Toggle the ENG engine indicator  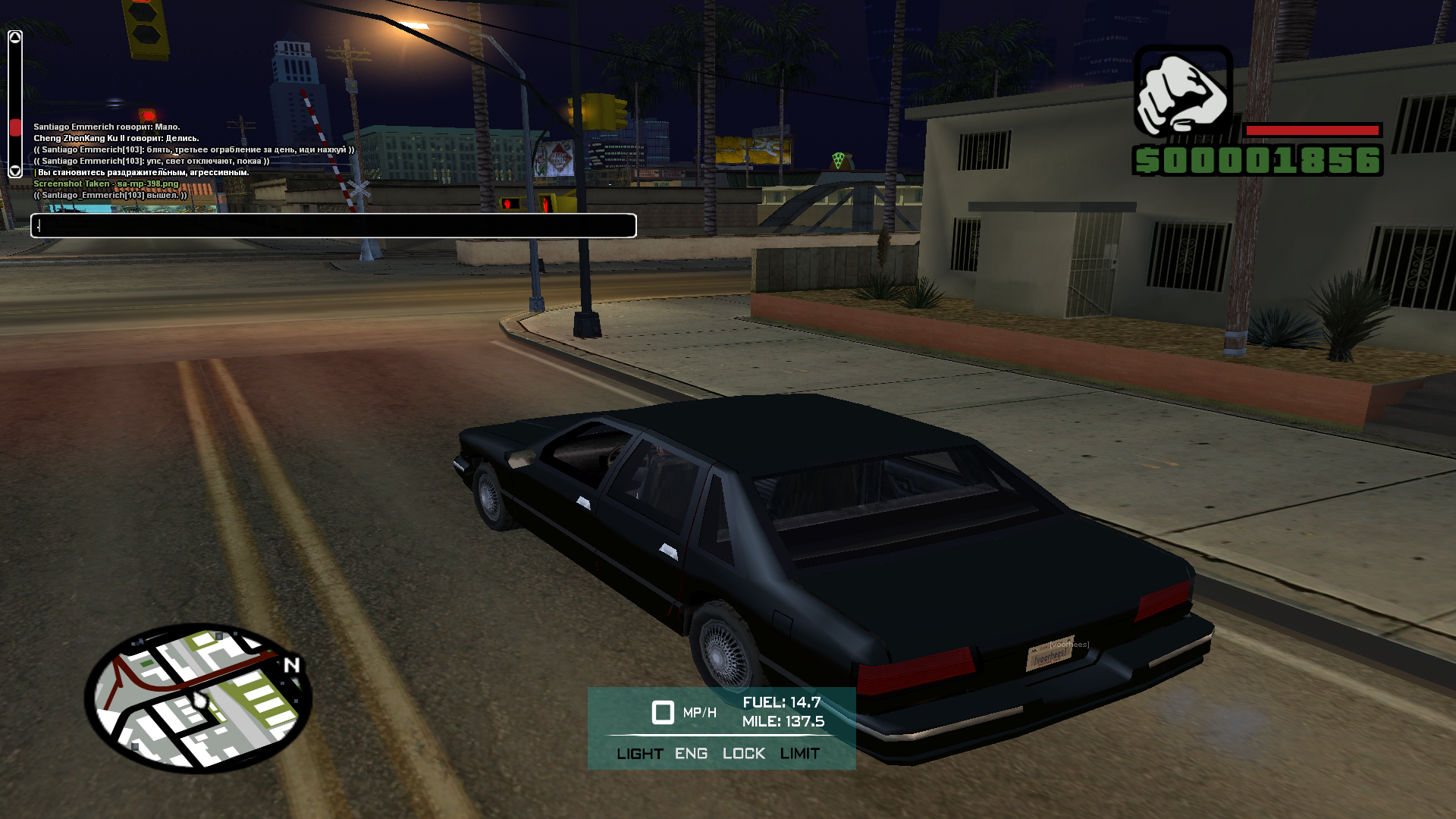click(691, 754)
